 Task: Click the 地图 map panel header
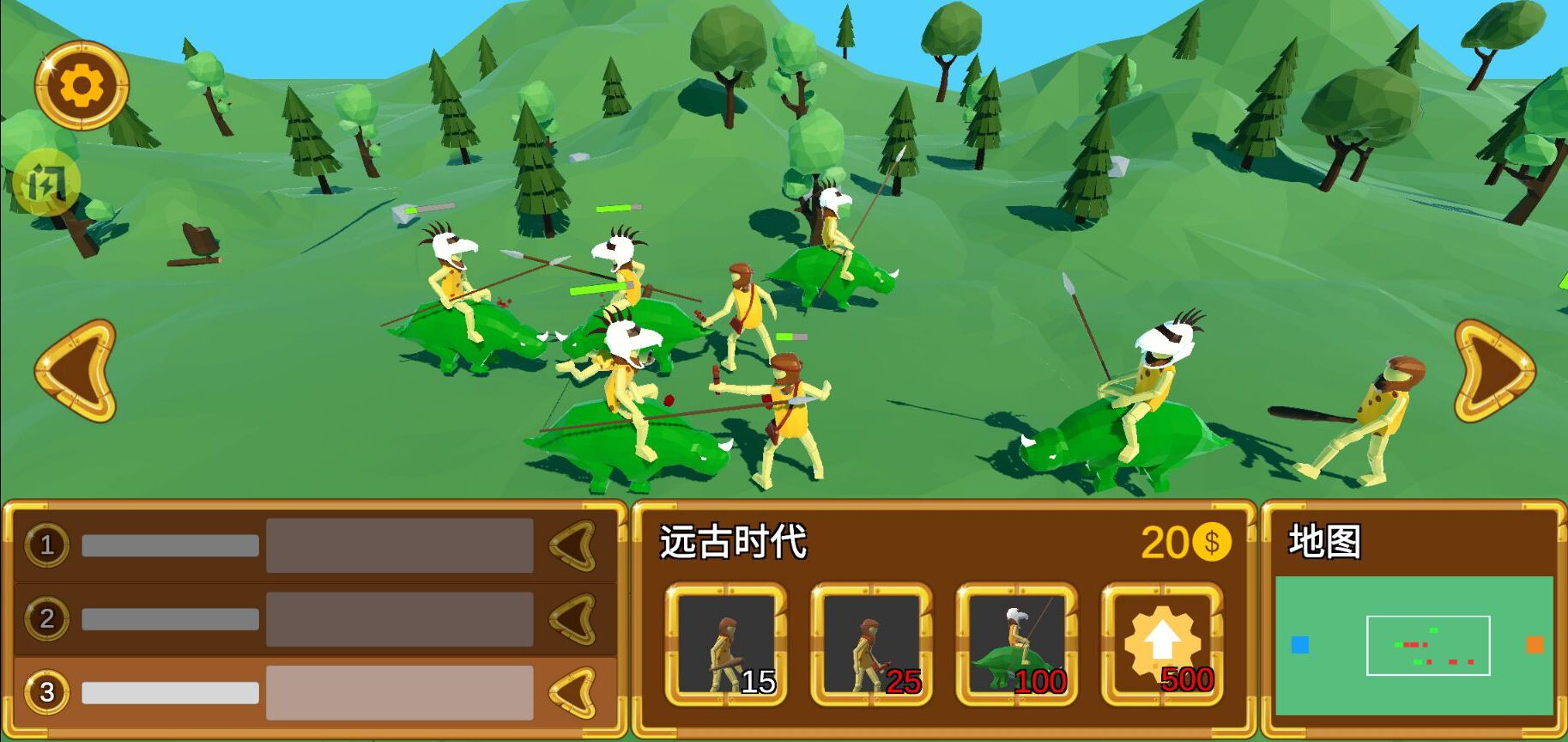pyautogui.click(x=1322, y=542)
